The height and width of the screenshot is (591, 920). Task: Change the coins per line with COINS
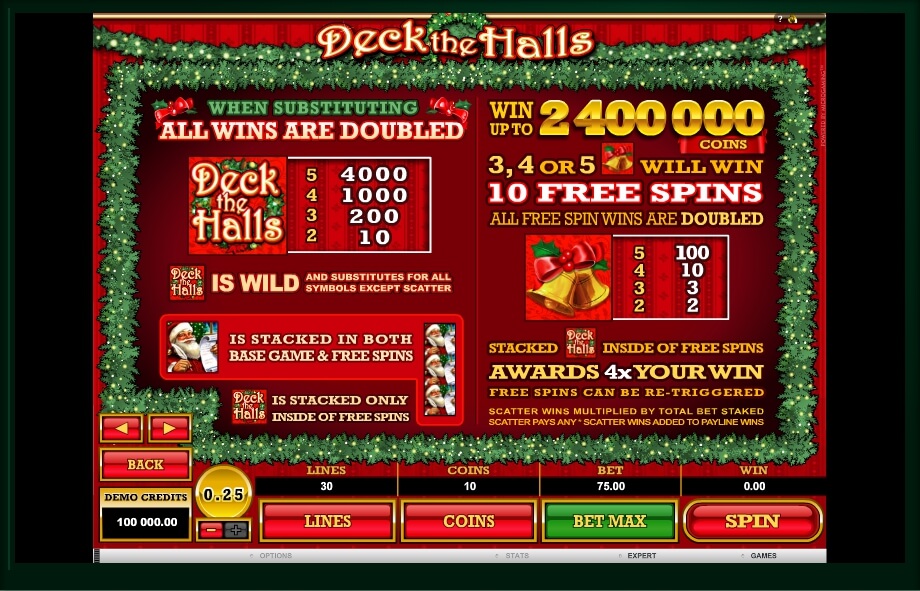click(468, 521)
